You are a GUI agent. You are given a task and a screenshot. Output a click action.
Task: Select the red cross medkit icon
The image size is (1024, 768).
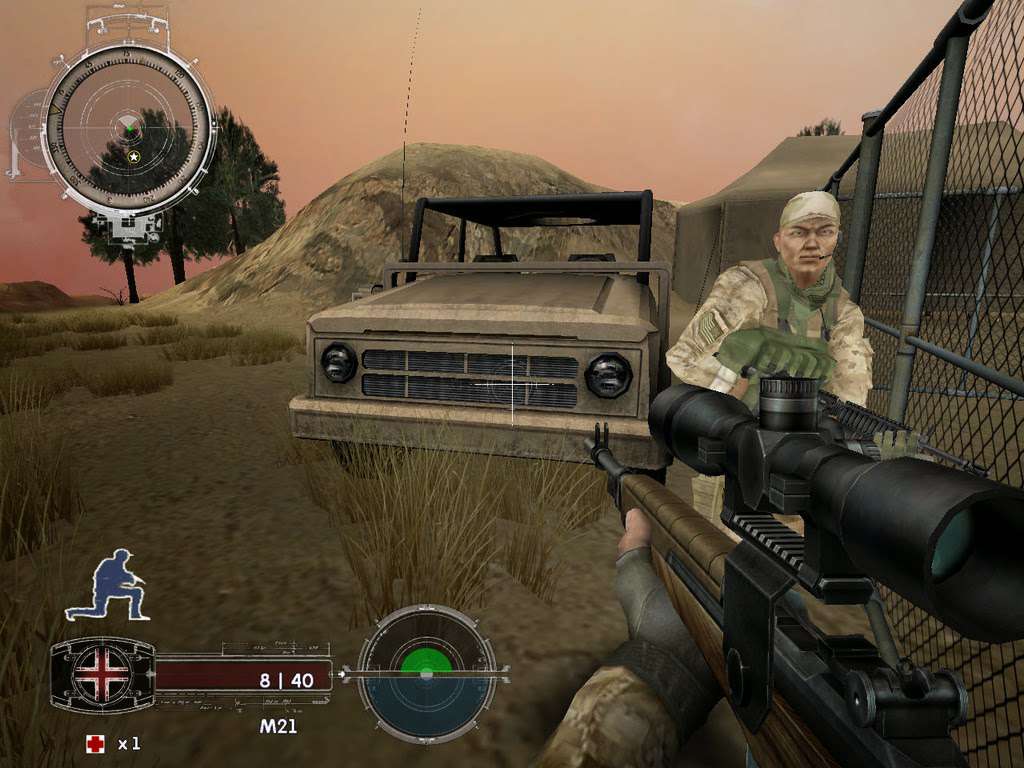[95, 743]
